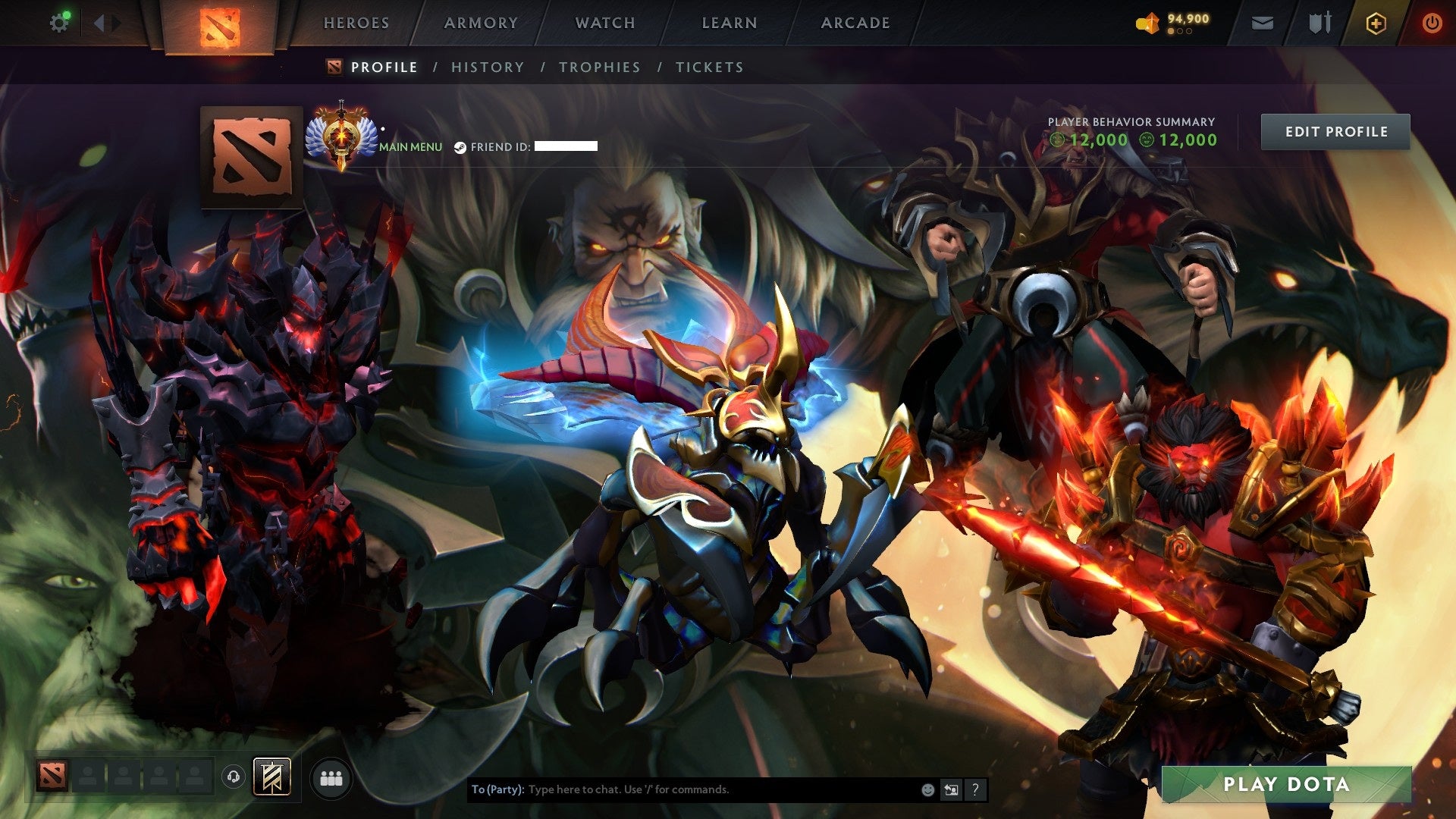Click the settings gear icon
Screen dimensions: 1456x819
pyautogui.click(x=60, y=22)
